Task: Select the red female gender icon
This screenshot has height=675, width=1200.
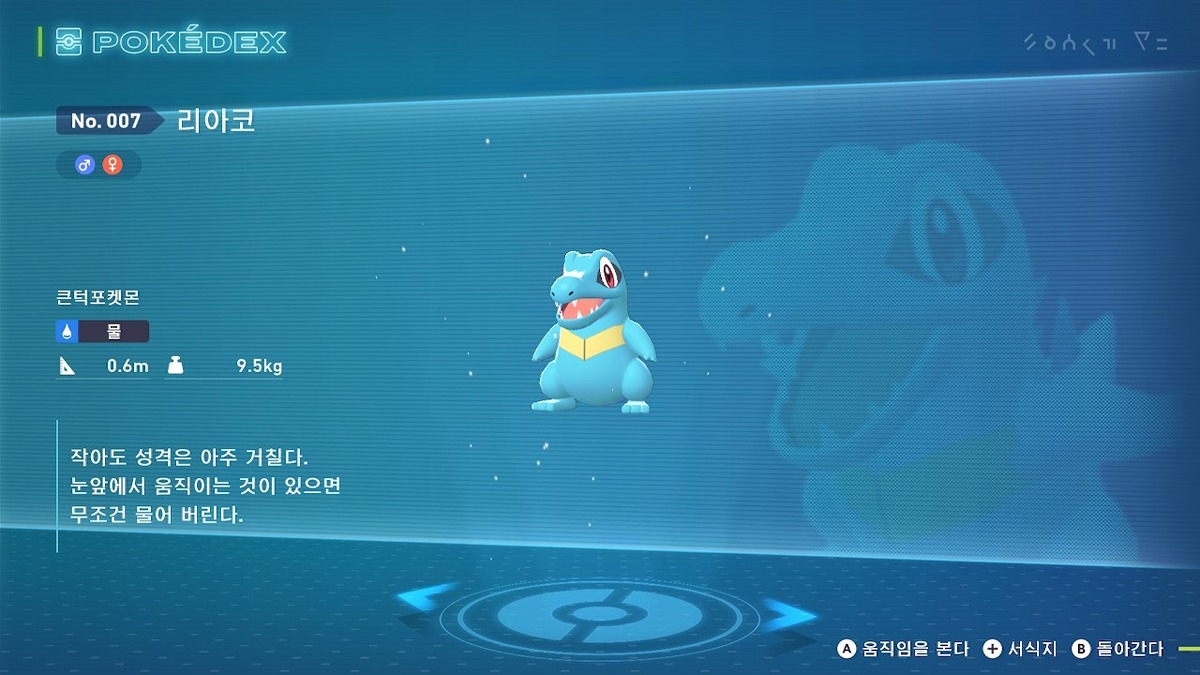Action: pos(113,165)
